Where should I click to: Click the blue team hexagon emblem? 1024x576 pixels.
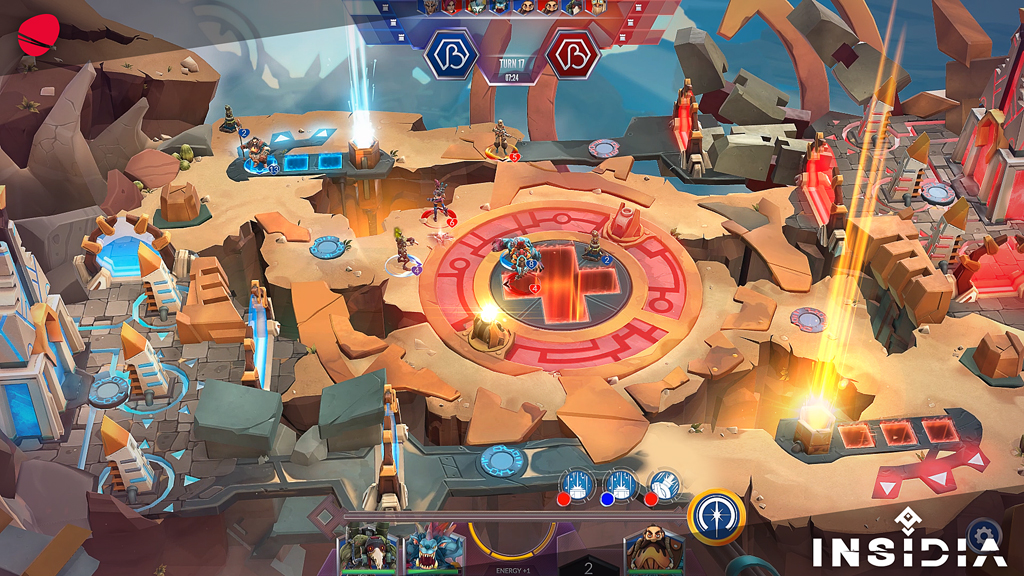452,56
